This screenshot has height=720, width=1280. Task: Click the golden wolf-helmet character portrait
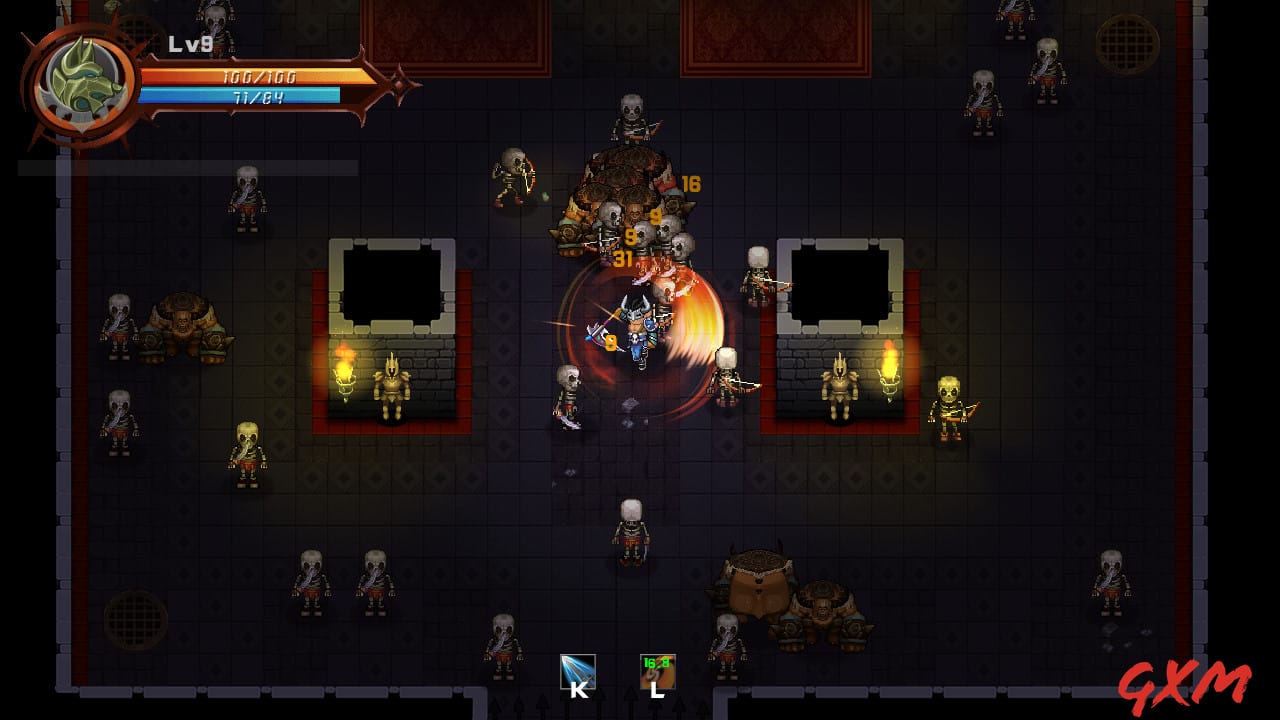[83, 85]
